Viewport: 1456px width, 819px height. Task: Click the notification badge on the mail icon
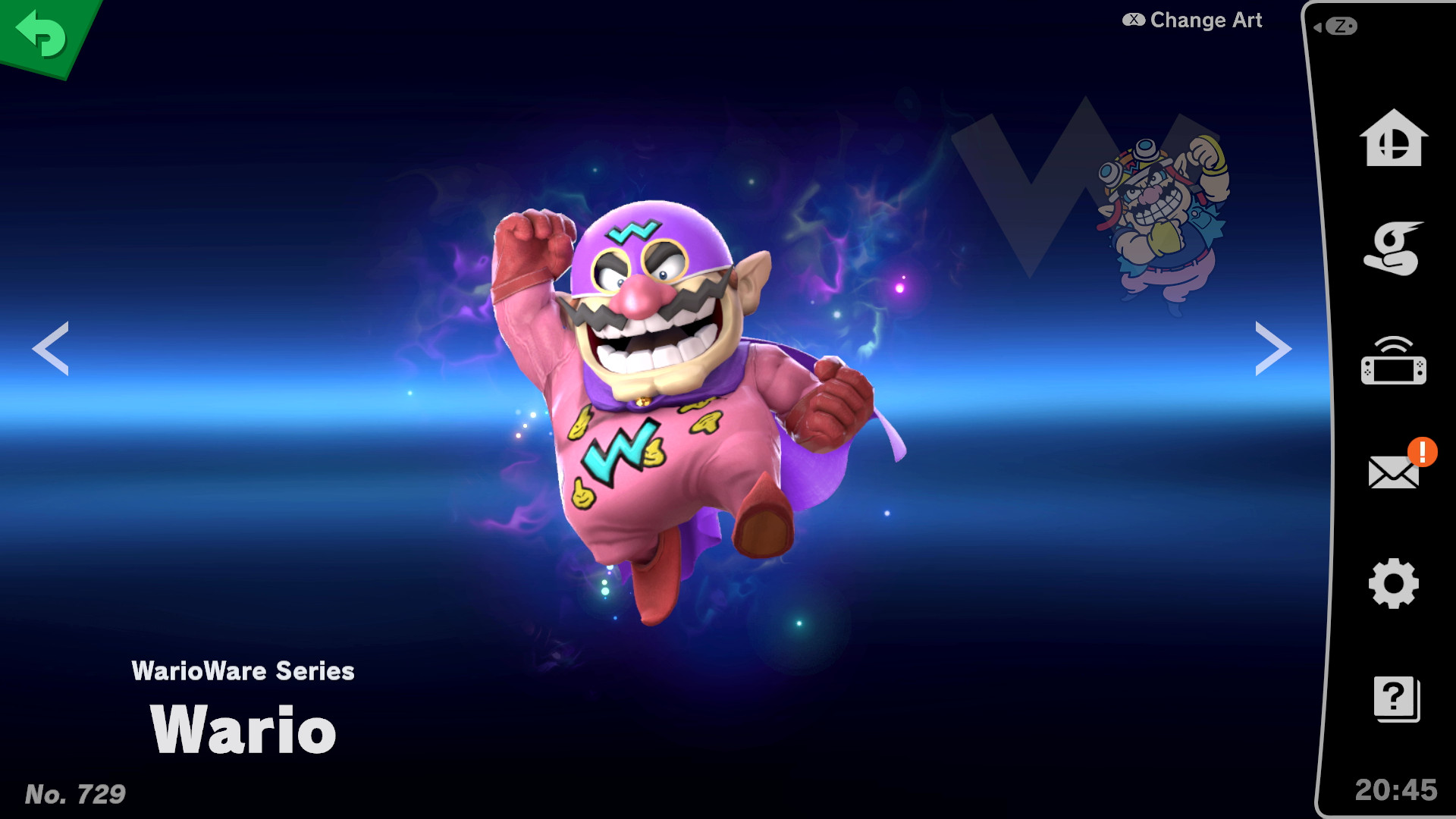[x=1421, y=453]
